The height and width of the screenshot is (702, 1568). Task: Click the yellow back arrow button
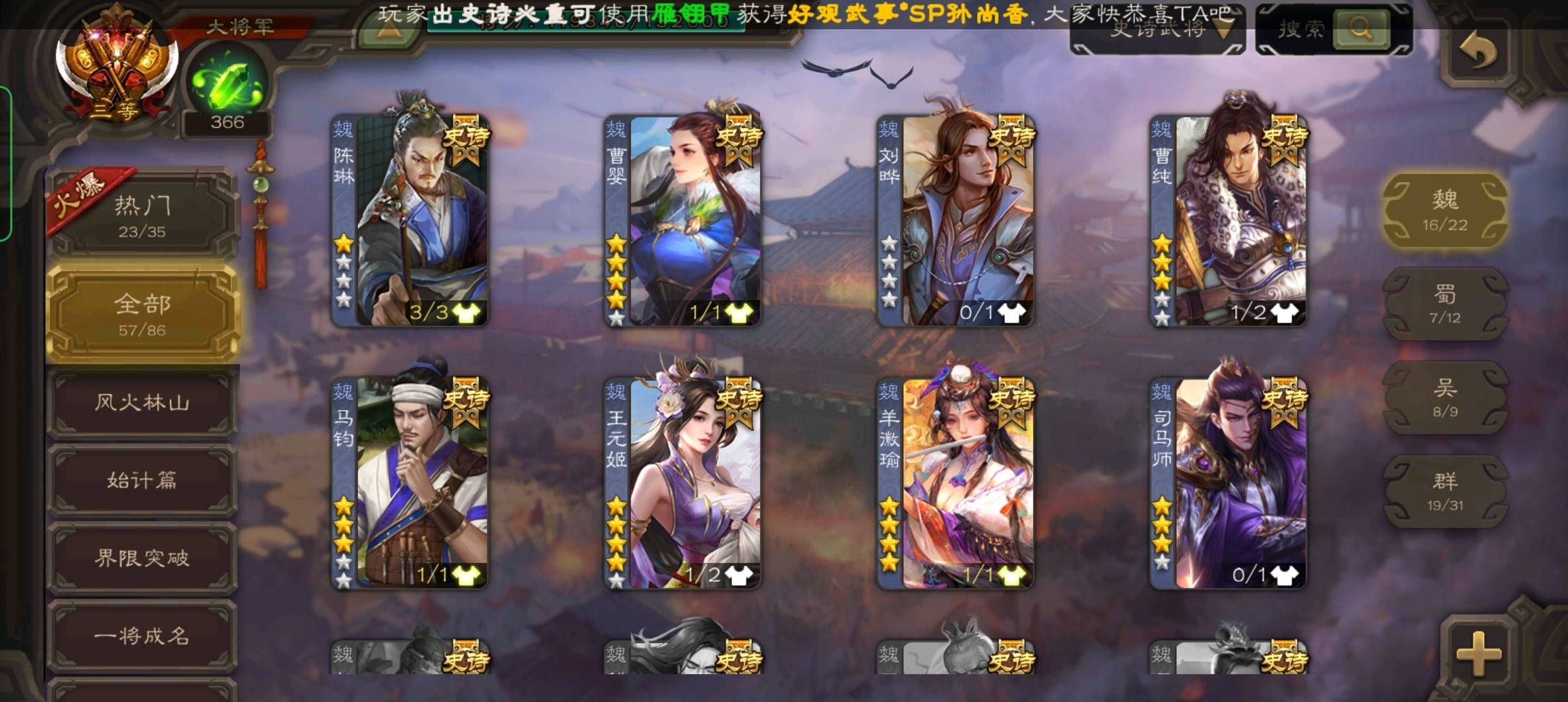tap(1477, 51)
